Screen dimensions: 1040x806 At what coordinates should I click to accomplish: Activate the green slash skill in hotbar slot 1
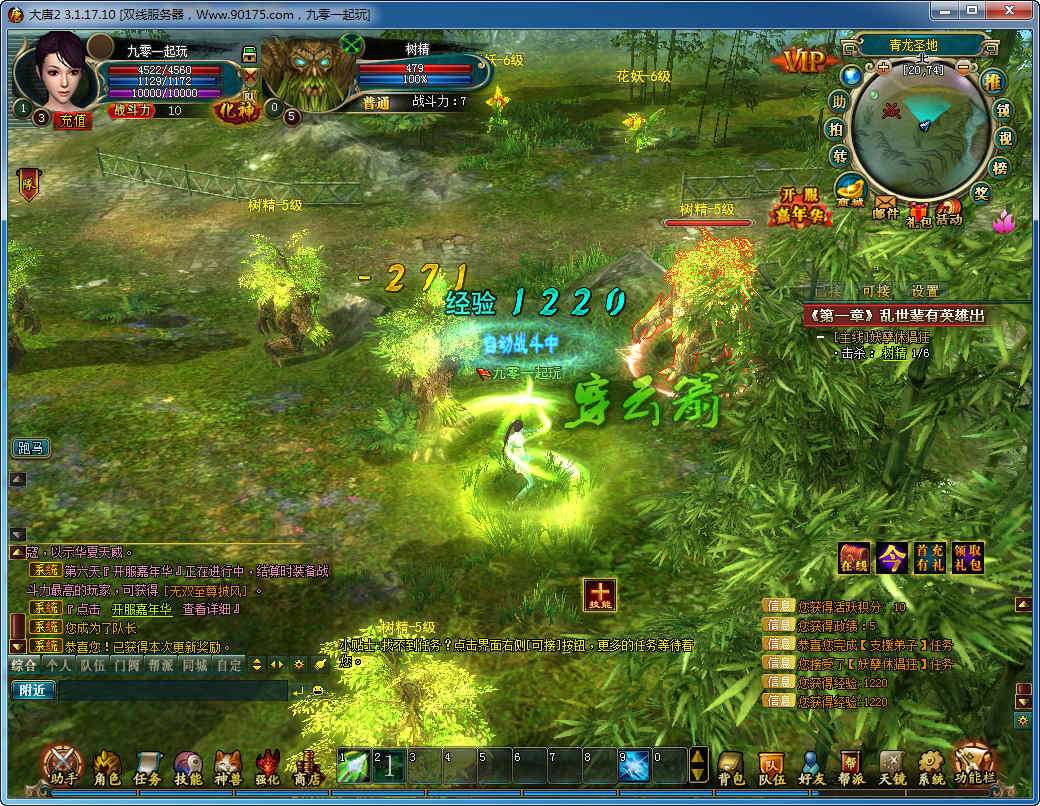click(354, 766)
